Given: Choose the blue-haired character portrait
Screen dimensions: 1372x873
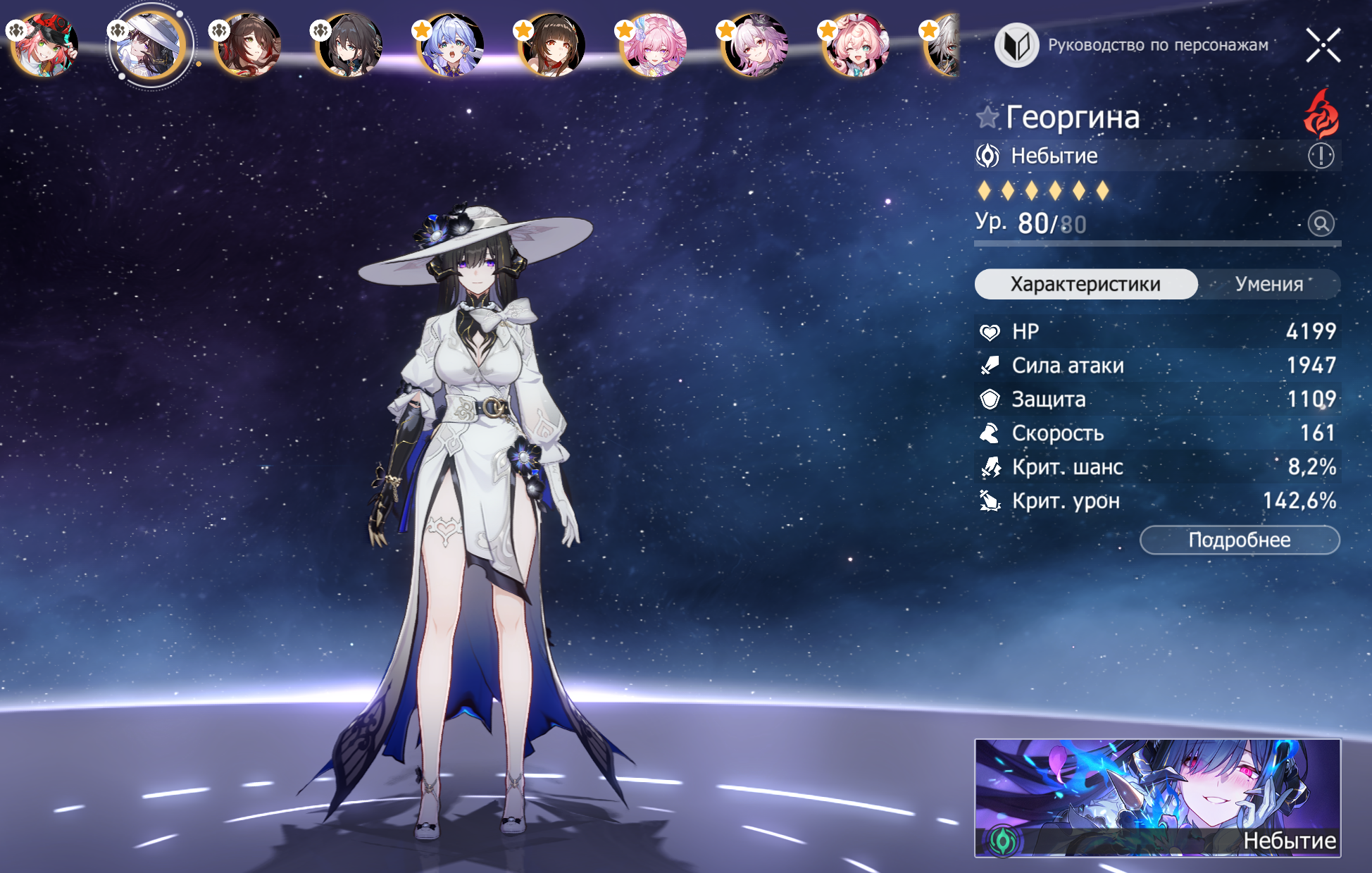Looking at the screenshot, I should [x=451, y=45].
